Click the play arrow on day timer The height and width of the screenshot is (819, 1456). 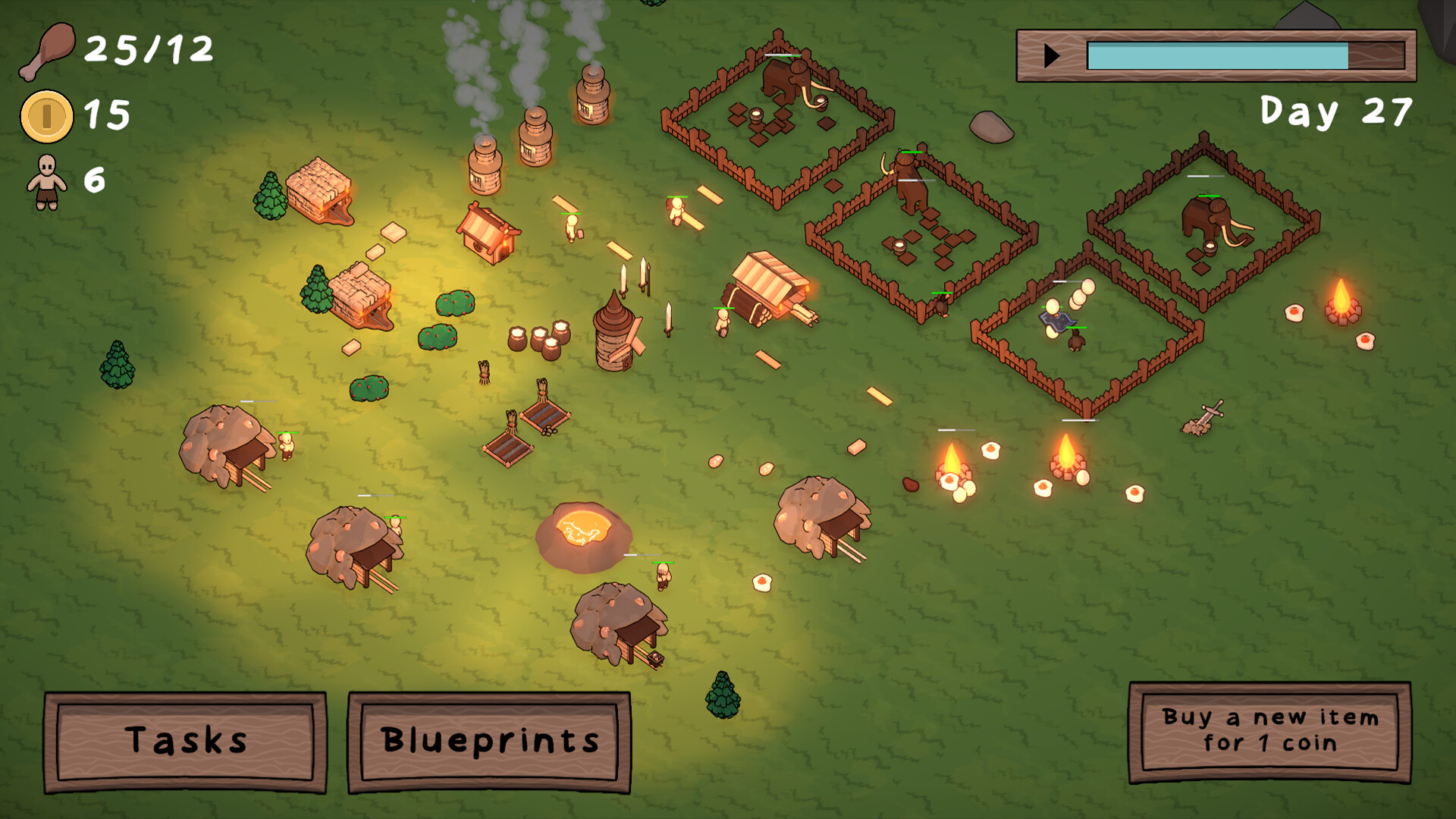pyautogui.click(x=1051, y=55)
